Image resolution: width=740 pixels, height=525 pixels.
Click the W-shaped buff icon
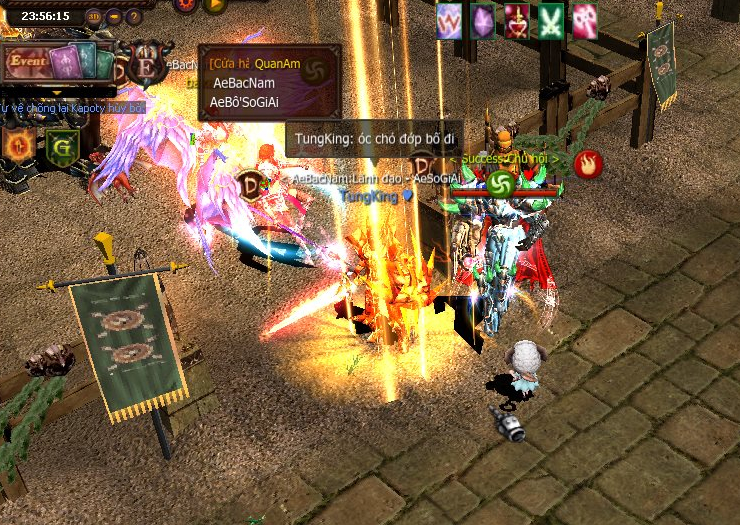(x=449, y=21)
